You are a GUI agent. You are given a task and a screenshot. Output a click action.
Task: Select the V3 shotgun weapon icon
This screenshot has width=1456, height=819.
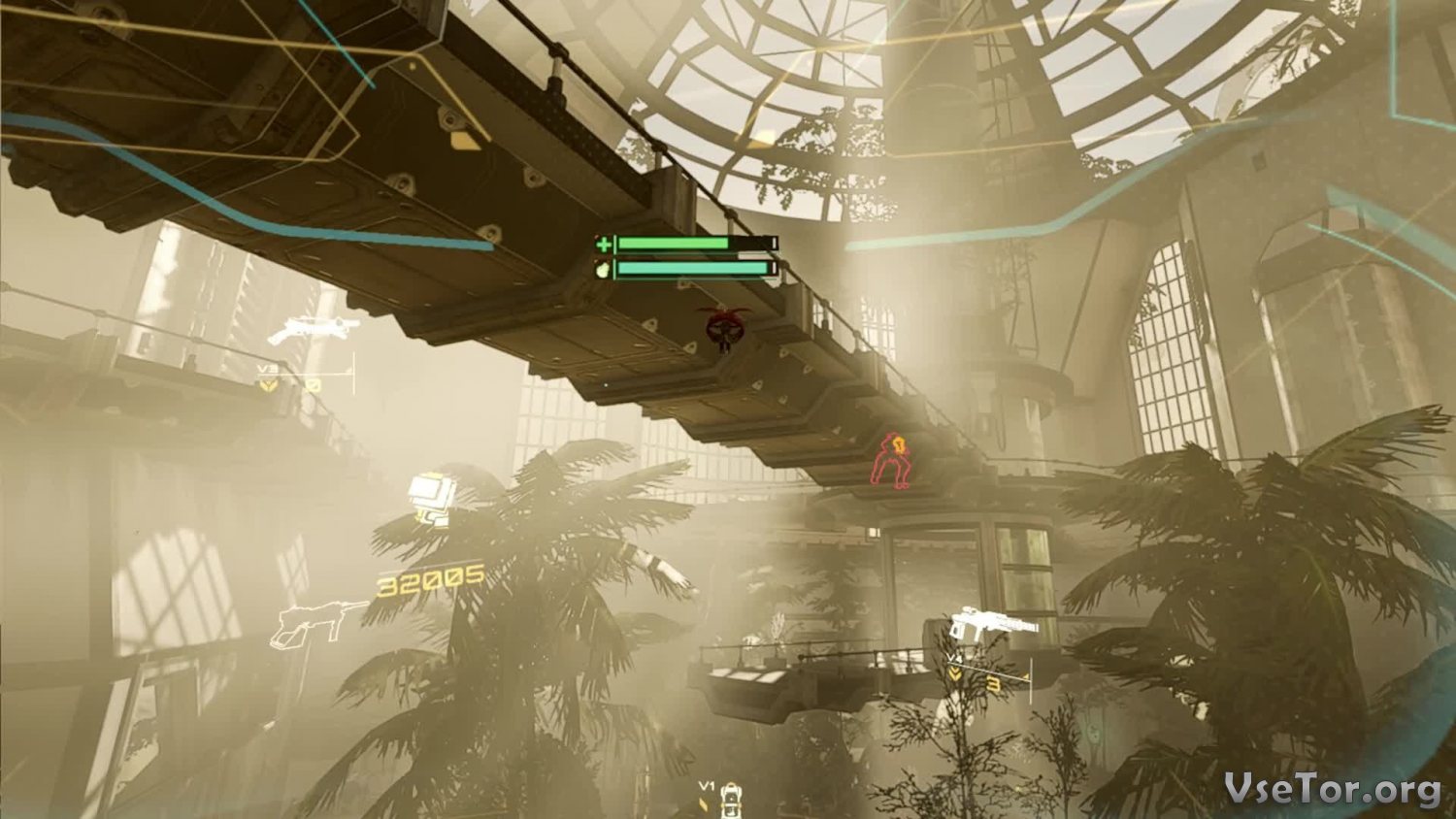point(311,330)
